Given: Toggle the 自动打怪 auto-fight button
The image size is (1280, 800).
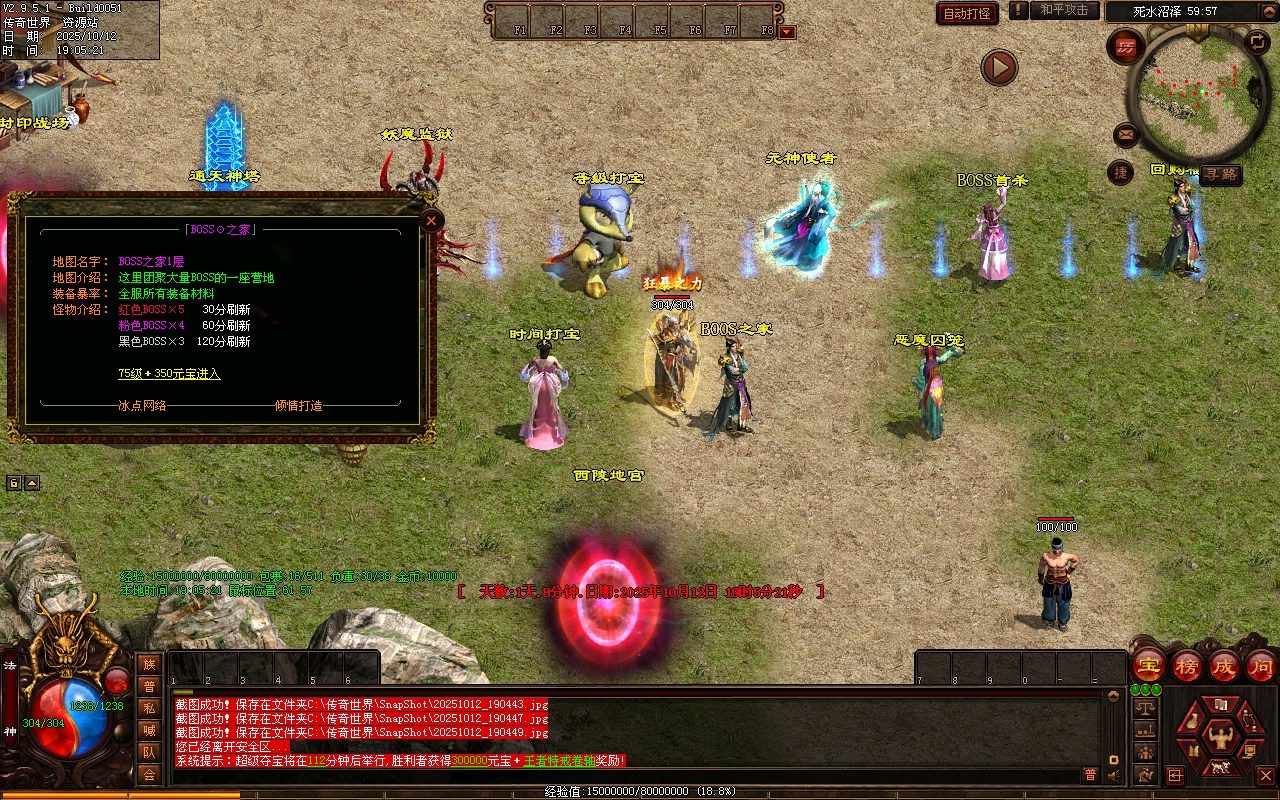Looking at the screenshot, I should (x=967, y=13).
